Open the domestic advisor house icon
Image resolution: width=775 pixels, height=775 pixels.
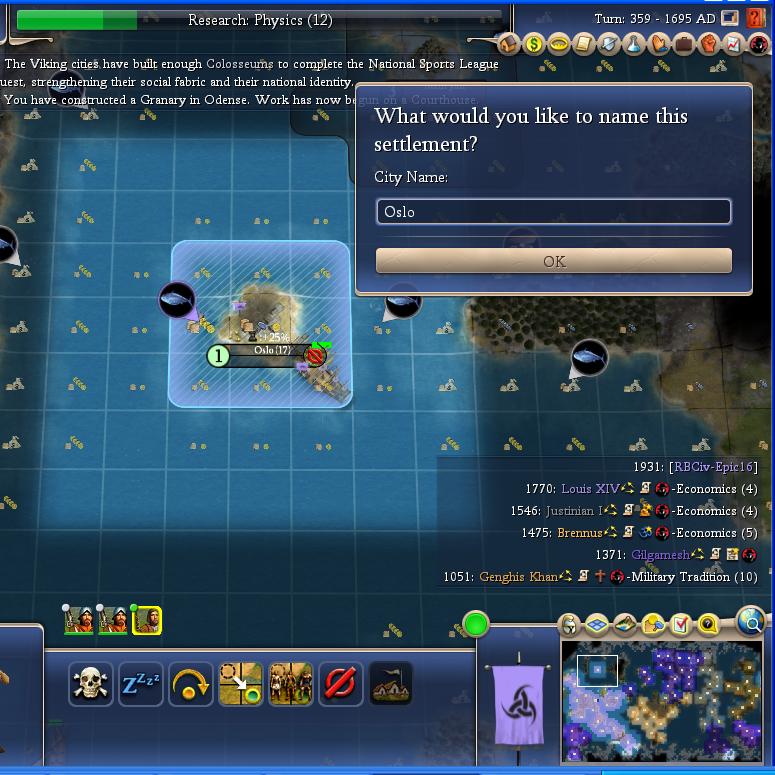(509, 44)
